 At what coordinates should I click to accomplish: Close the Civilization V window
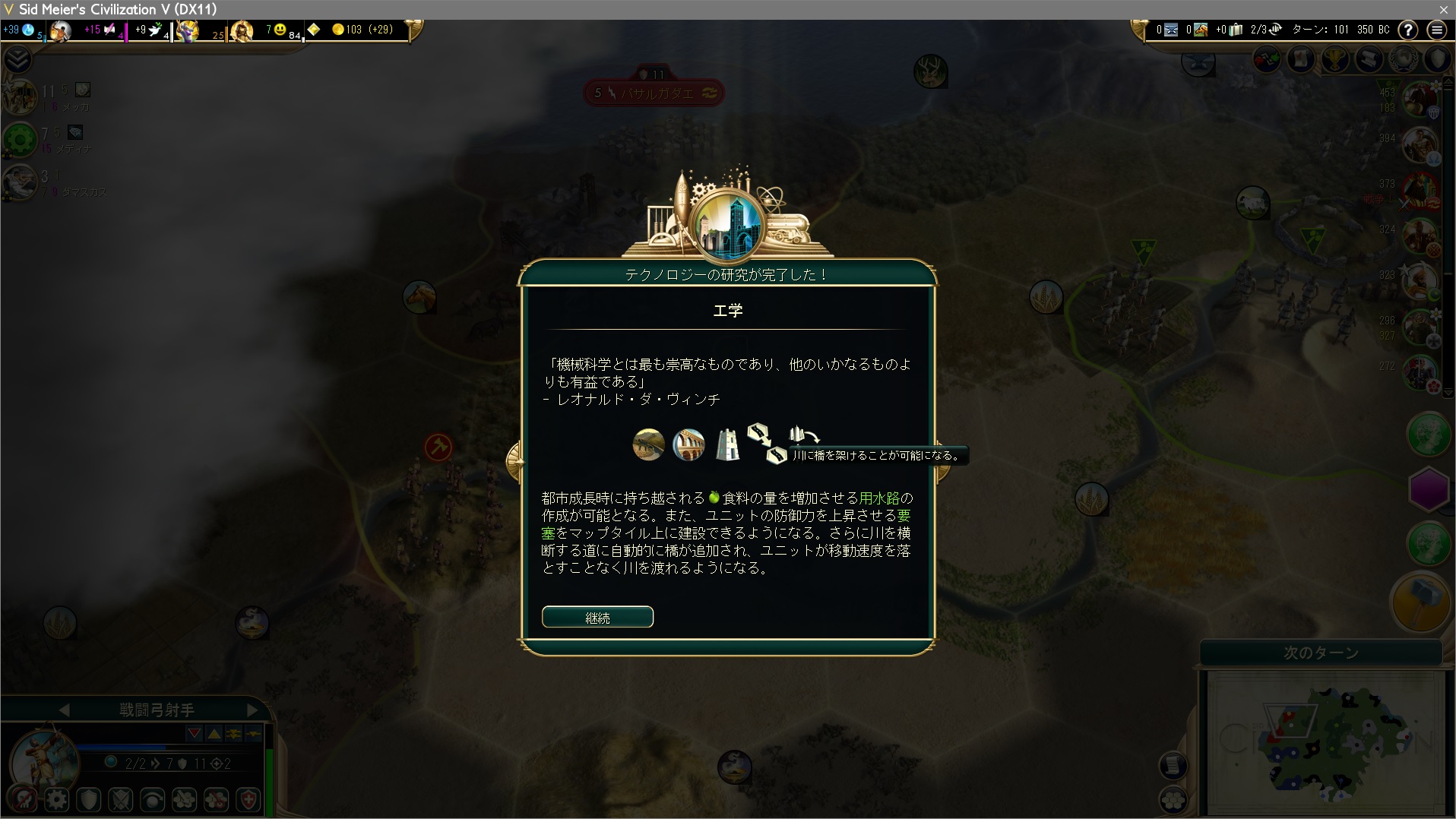(x=1443, y=9)
